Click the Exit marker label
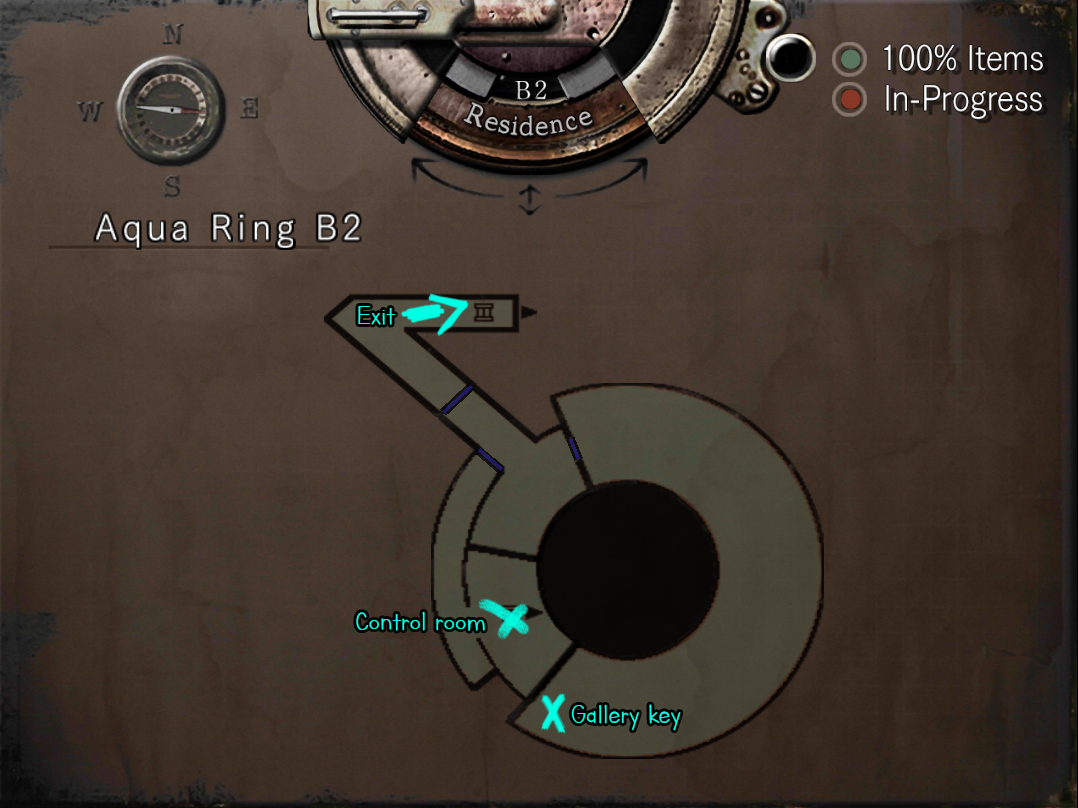 tap(376, 316)
